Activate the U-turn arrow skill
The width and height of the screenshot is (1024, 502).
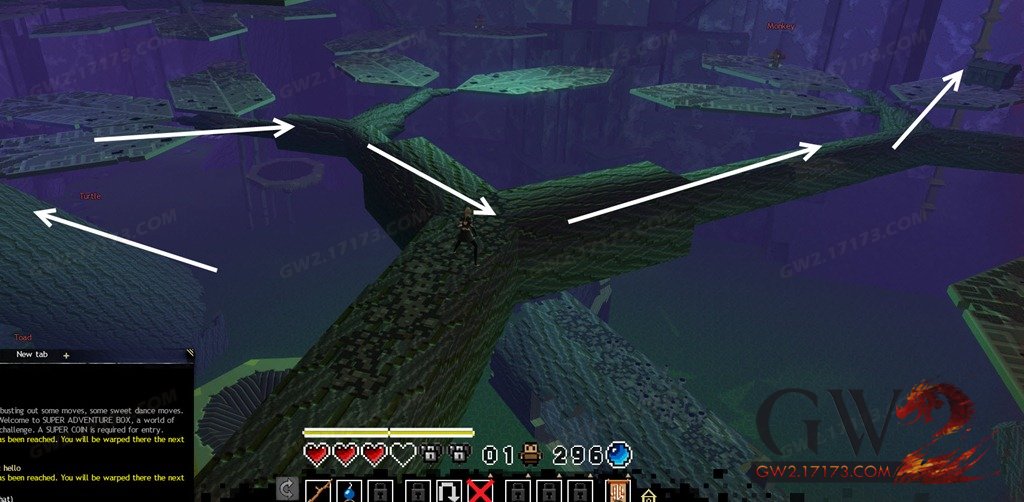coord(449,491)
